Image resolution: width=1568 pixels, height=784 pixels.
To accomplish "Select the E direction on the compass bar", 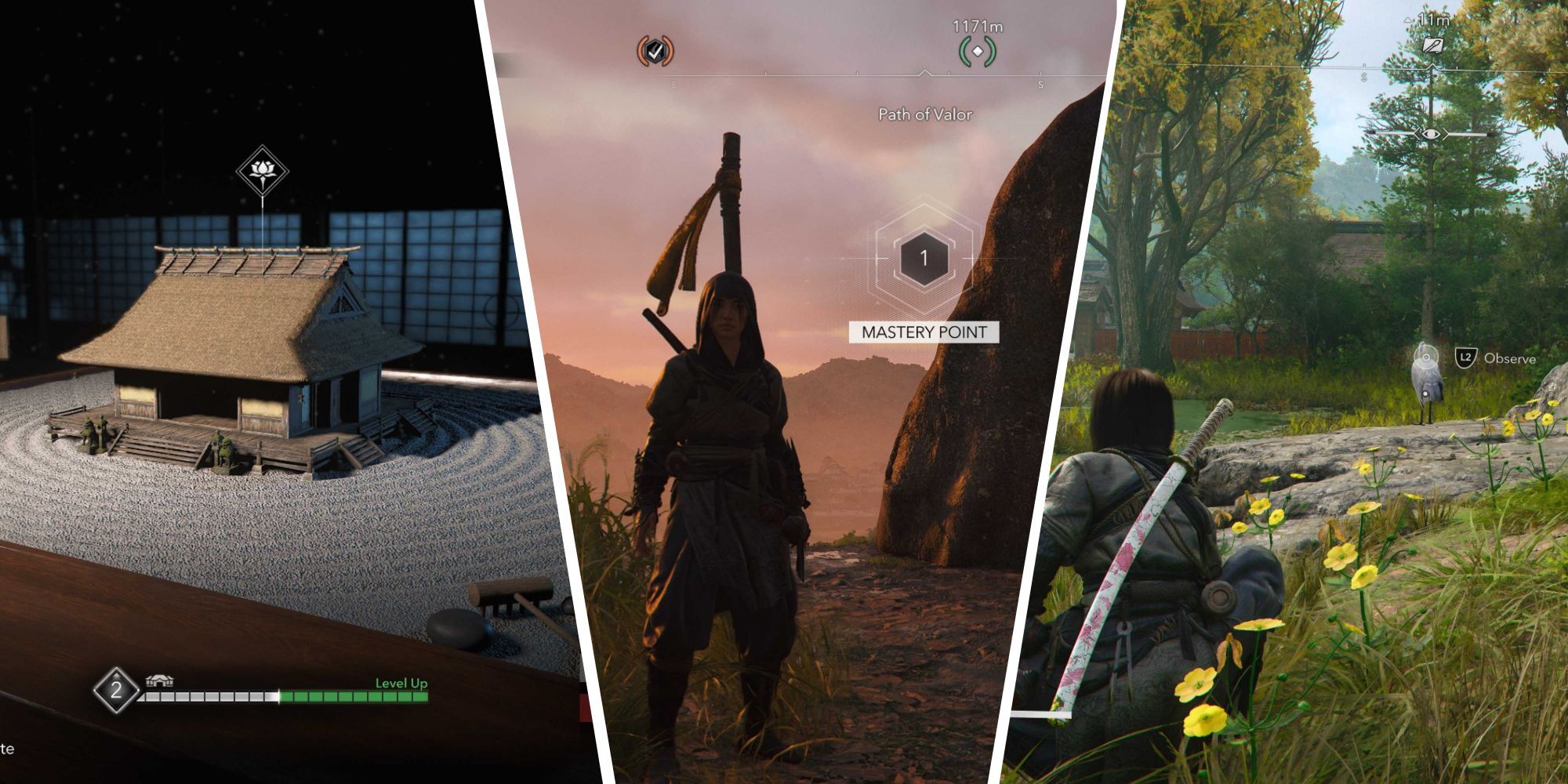I will click(674, 83).
